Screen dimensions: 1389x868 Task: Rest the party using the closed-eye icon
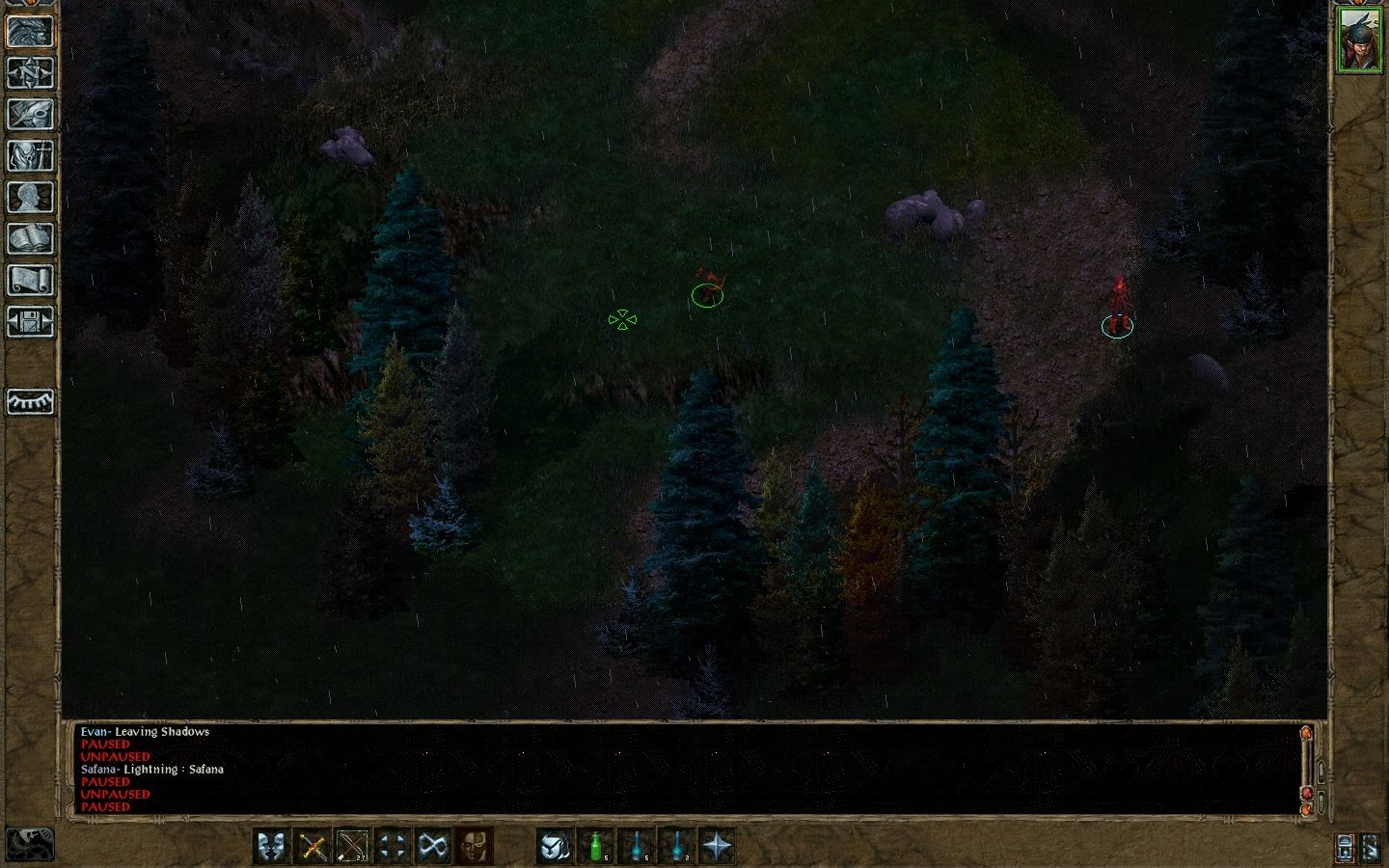31,401
